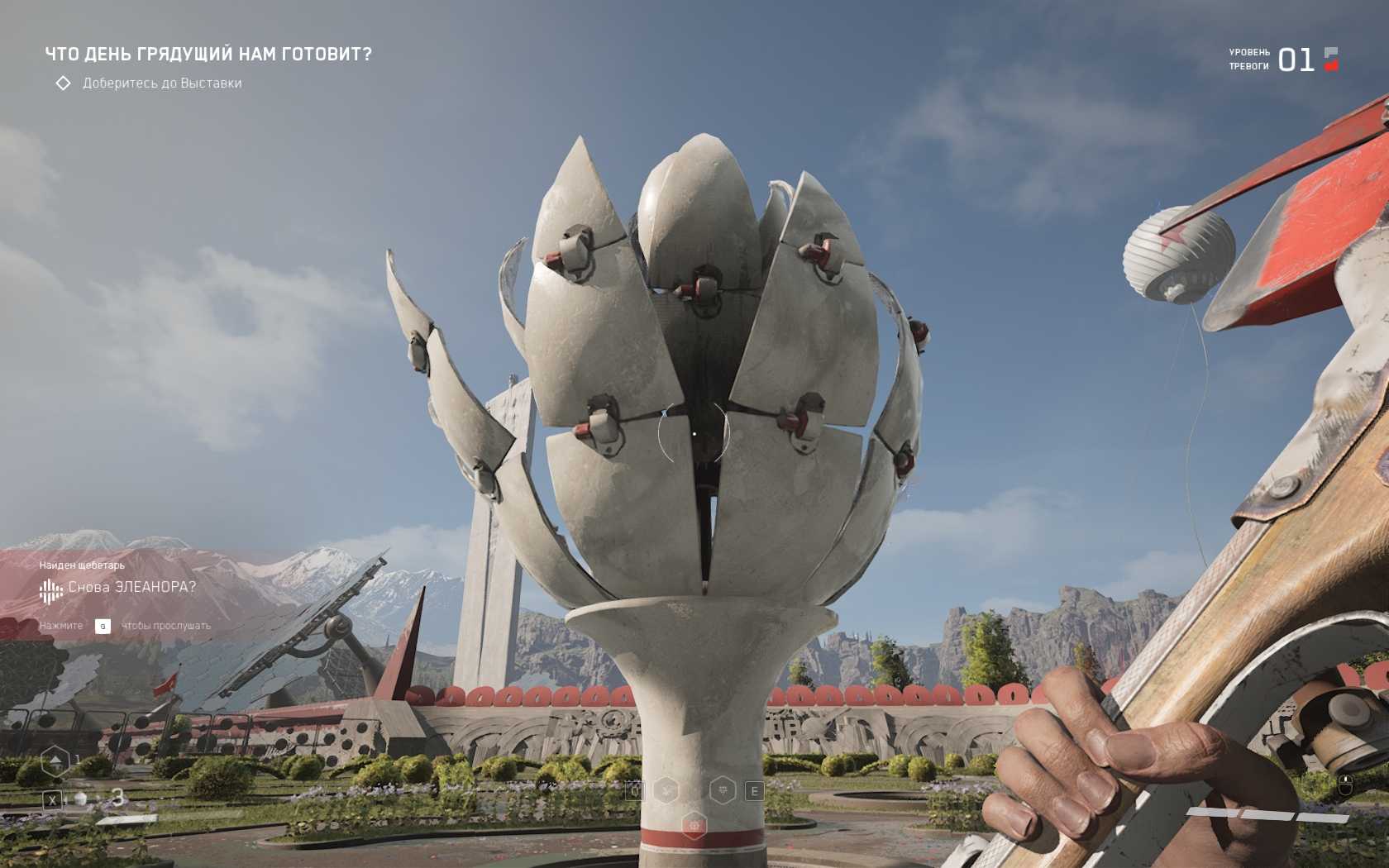Click the chirper audio waveform icon
Viewport: 1389px width, 868px height.
click(51, 590)
